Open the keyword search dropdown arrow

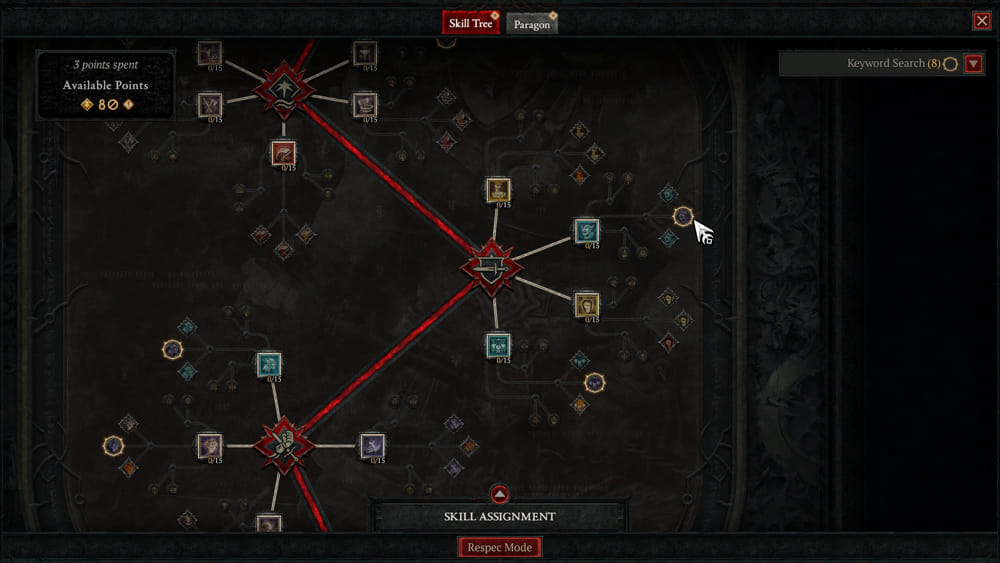(974, 64)
